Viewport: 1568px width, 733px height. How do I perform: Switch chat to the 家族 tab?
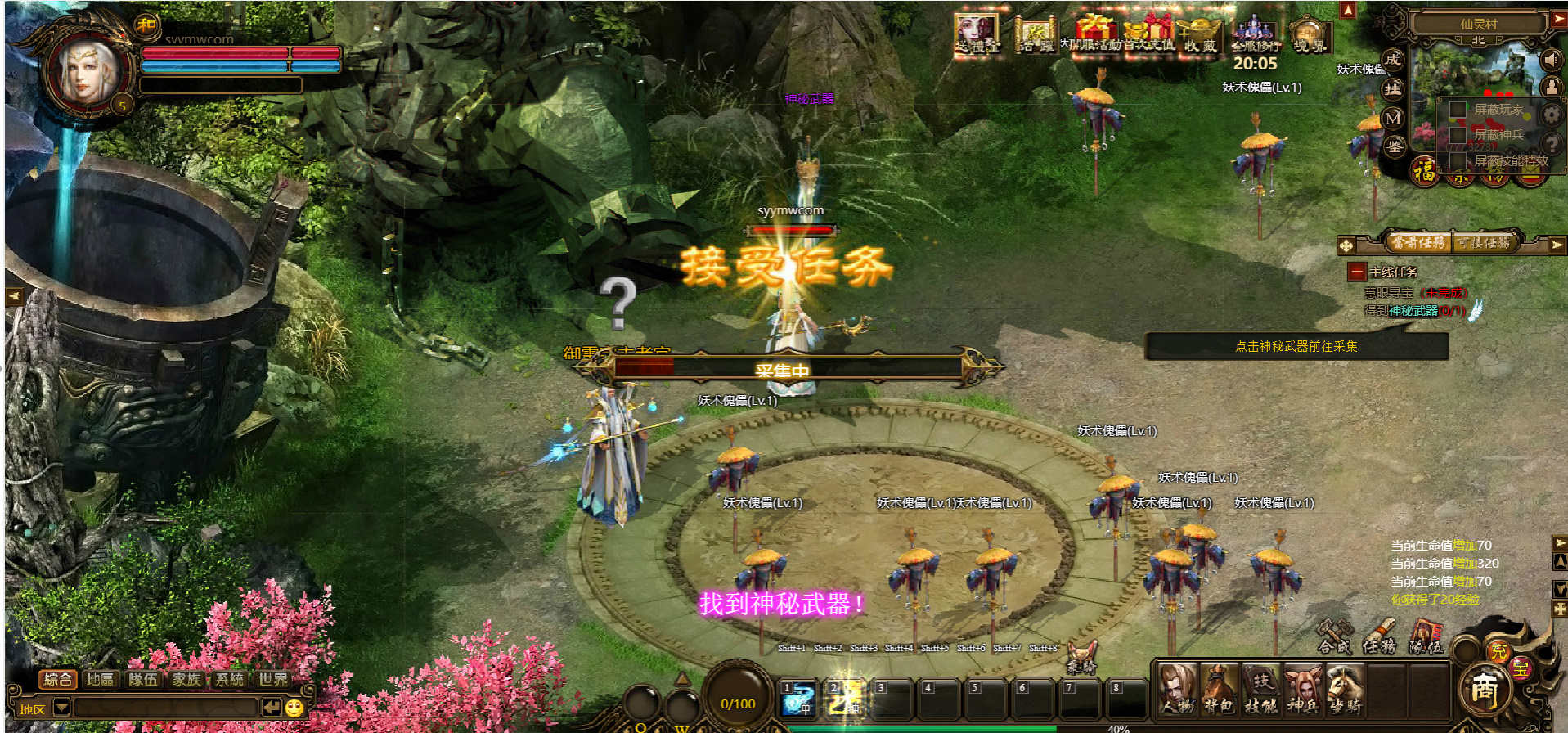click(x=186, y=679)
